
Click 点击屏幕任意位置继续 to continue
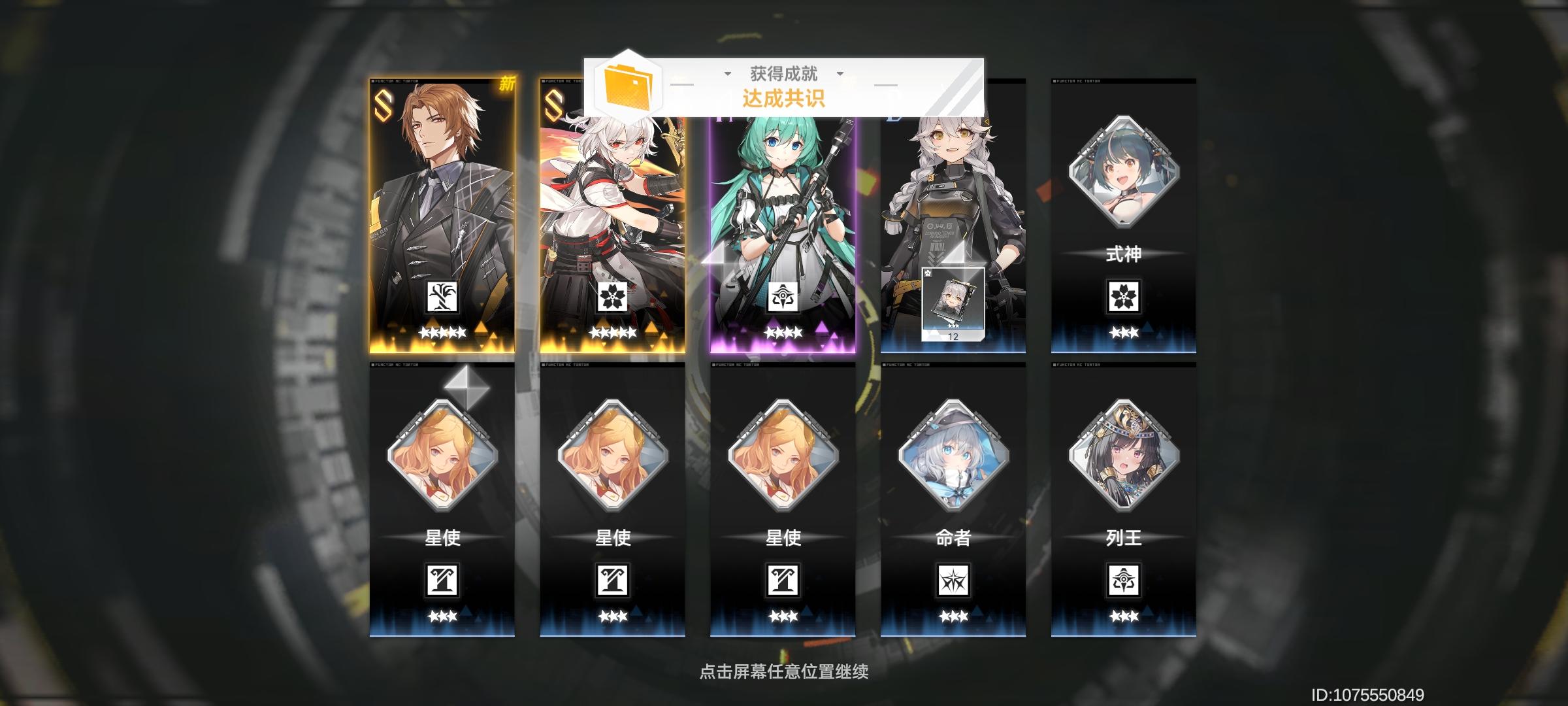pyautogui.click(x=783, y=671)
